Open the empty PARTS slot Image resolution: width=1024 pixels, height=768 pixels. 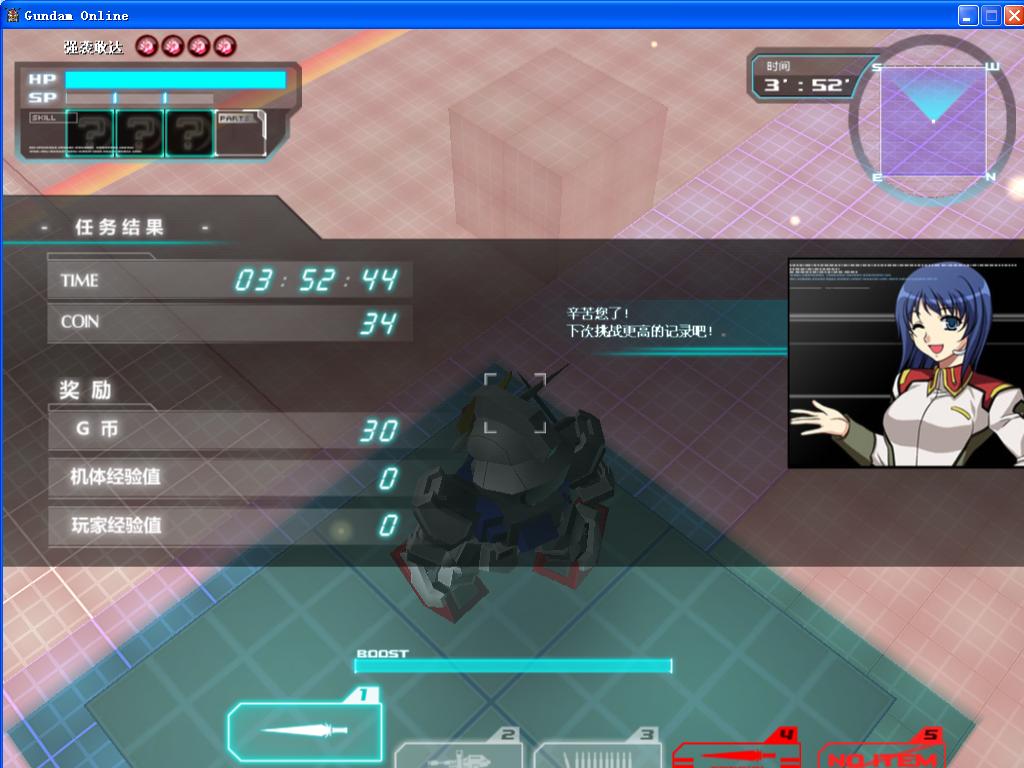(240, 134)
